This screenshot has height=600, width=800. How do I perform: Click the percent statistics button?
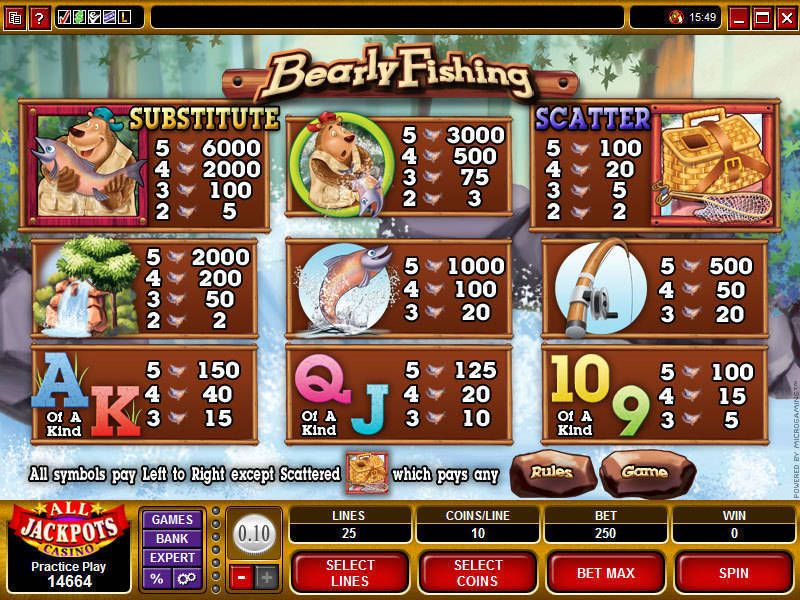pos(157,578)
